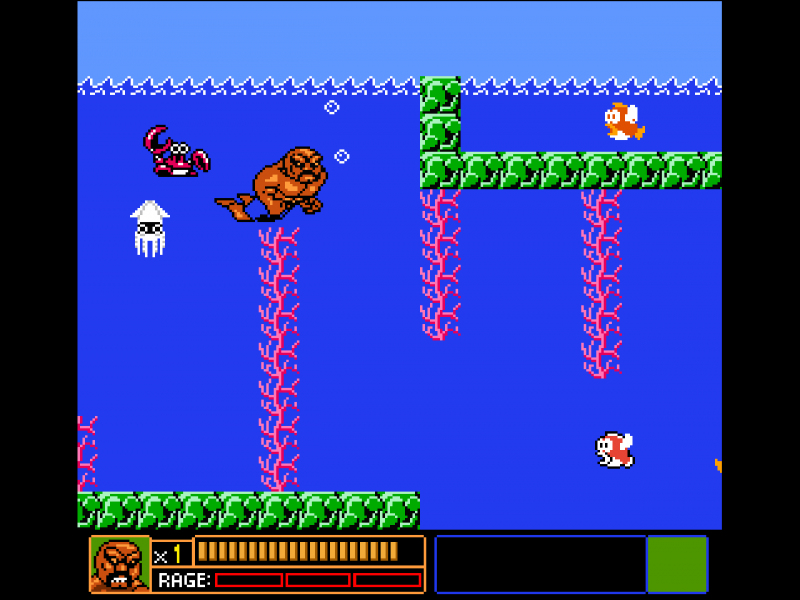Image resolution: width=800 pixels, height=600 pixels.
Task: Select the green item box
Action: 677,564
